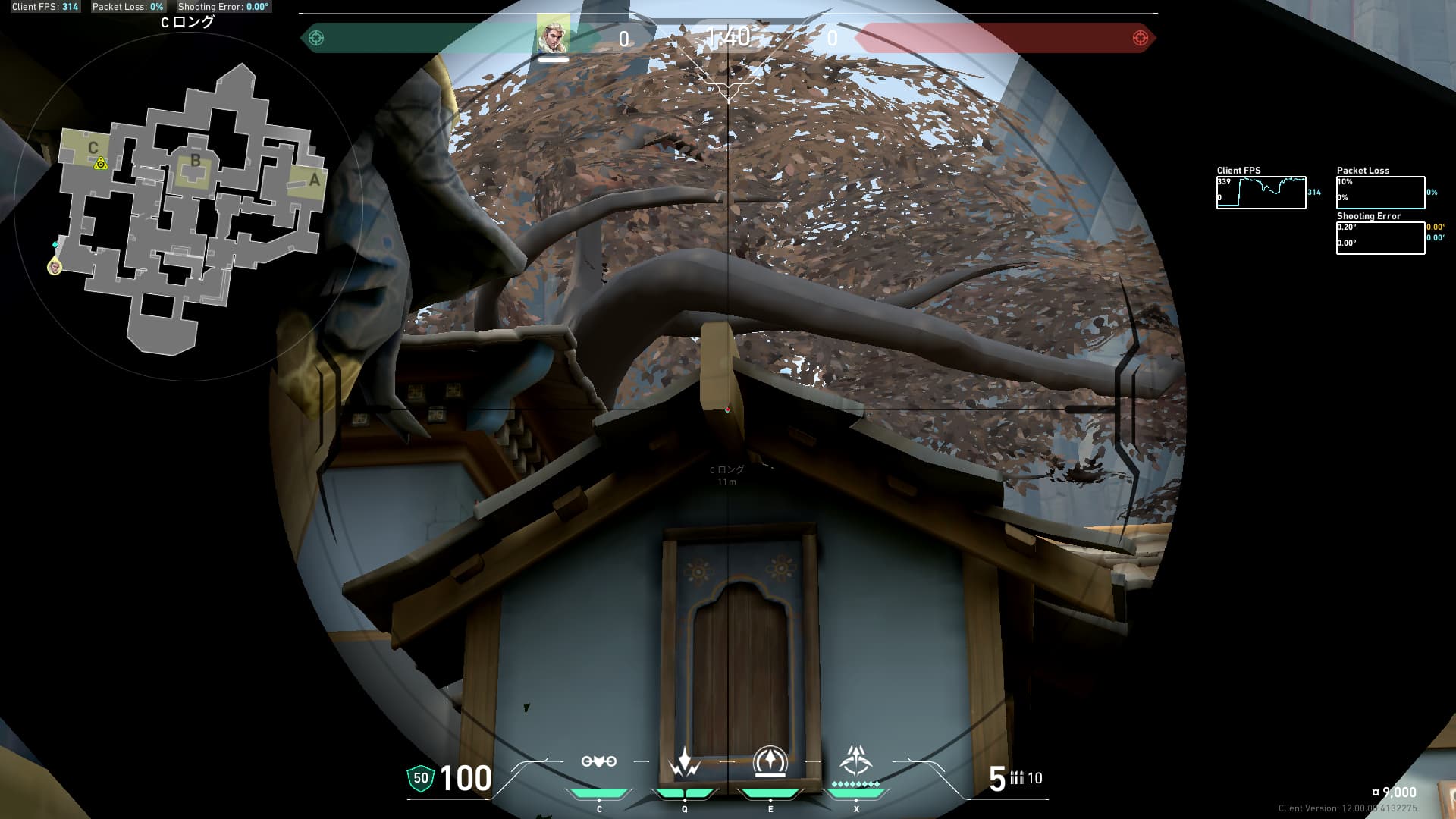Screen dimensions: 1456x819
Task: Click site A on the minimap
Action: tap(313, 180)
